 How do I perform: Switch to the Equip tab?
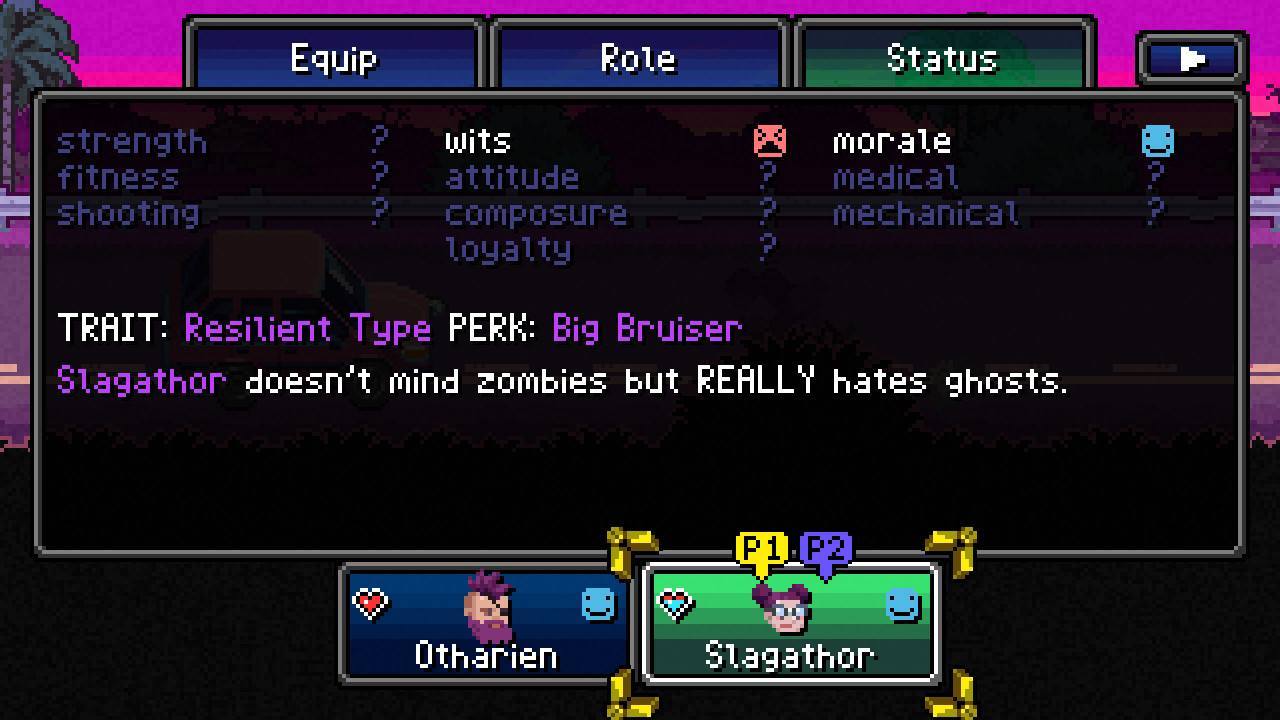(334, 58)
